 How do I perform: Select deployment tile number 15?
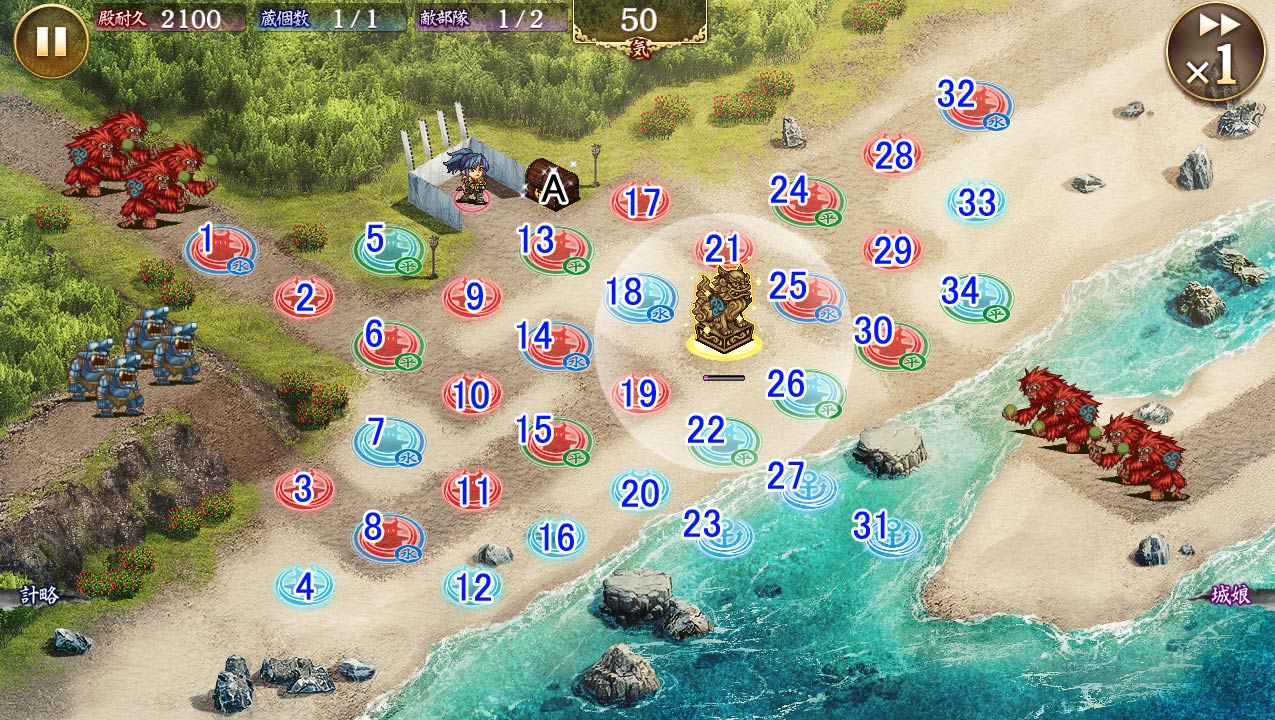click(555, 440)
